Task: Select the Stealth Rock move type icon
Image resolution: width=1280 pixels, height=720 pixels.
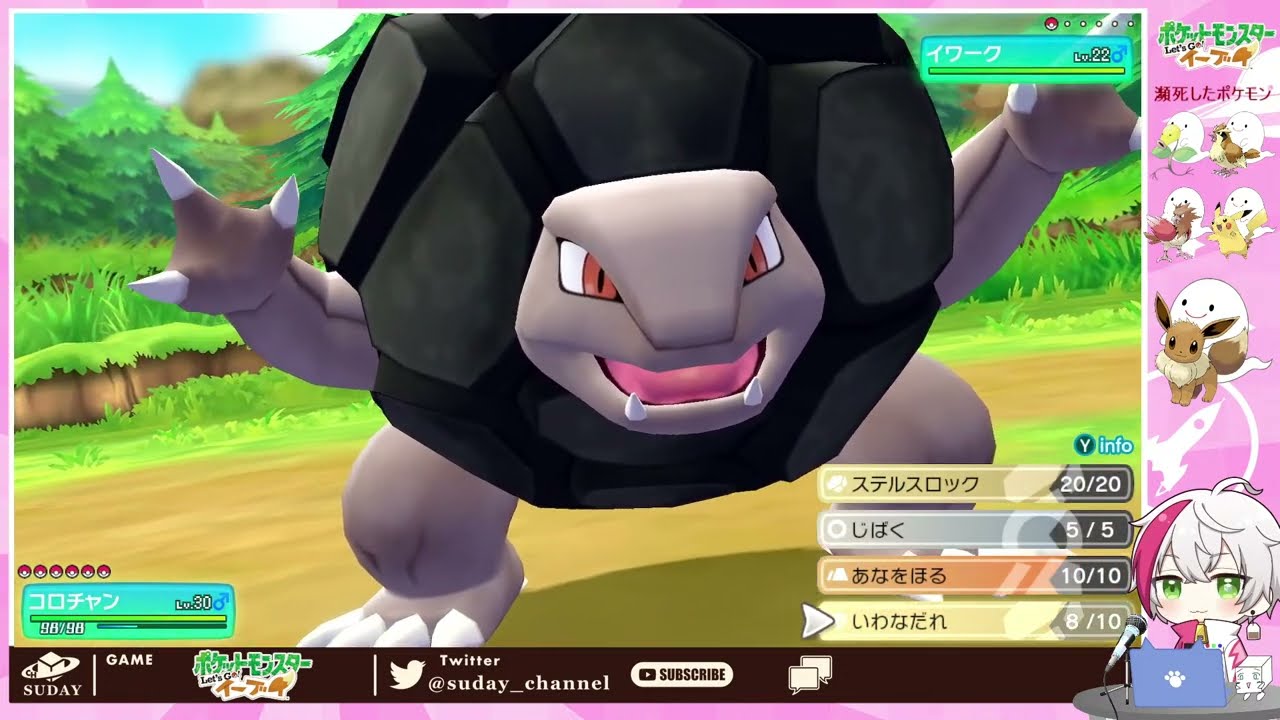Action: 838,483
